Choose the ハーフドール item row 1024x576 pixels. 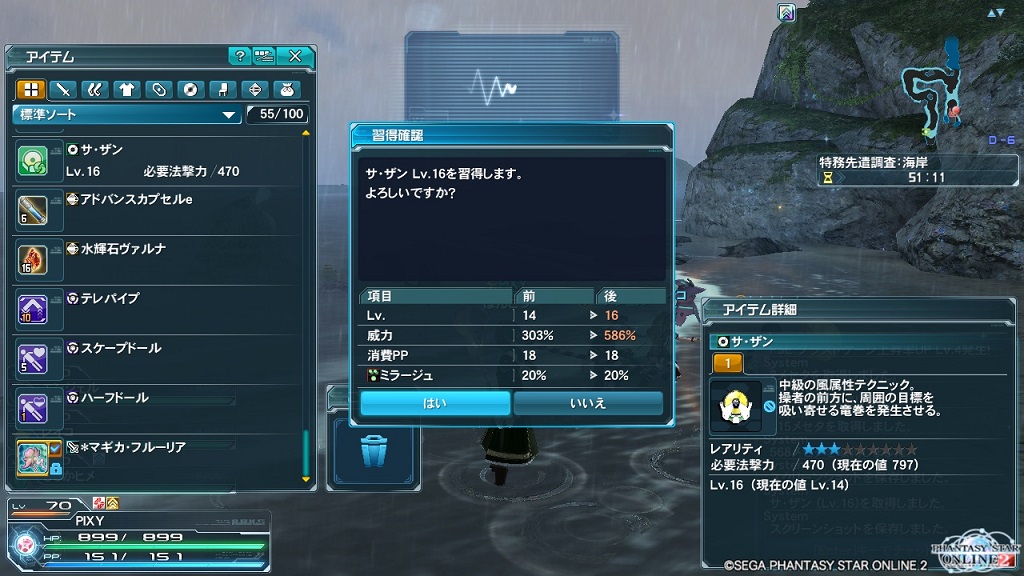(150, 406)
